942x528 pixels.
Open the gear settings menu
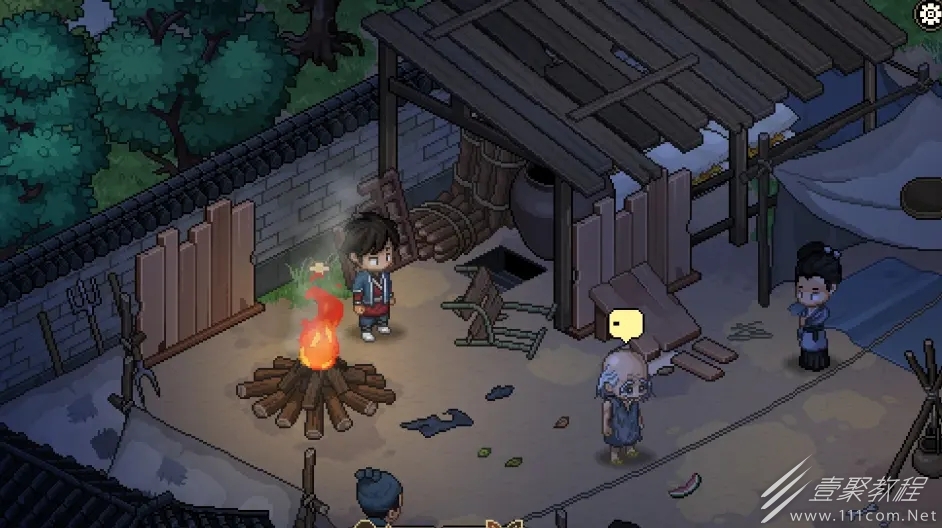(x=929, y=12)
